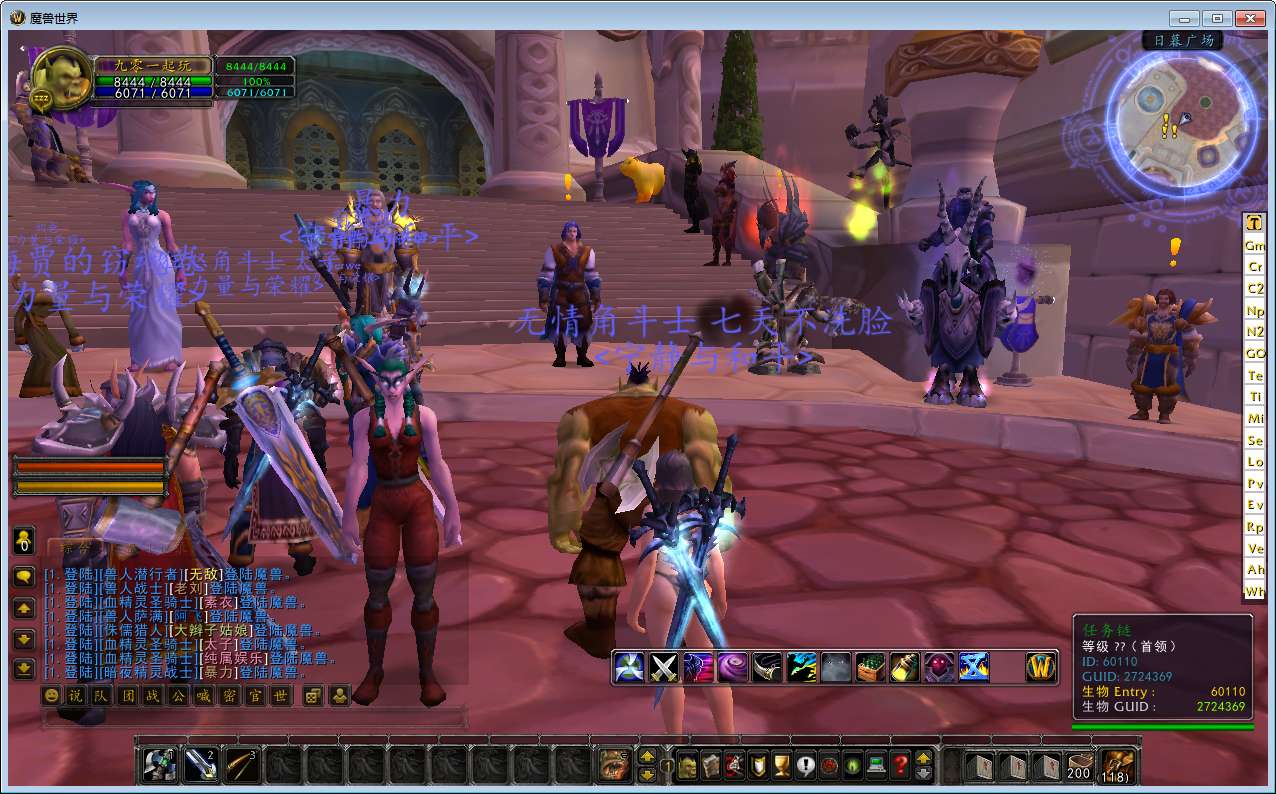The width and height of the screenshot is (1276, 794).
Task: Click the Tele (Te) side panel button
Action: pos(1254,375)
